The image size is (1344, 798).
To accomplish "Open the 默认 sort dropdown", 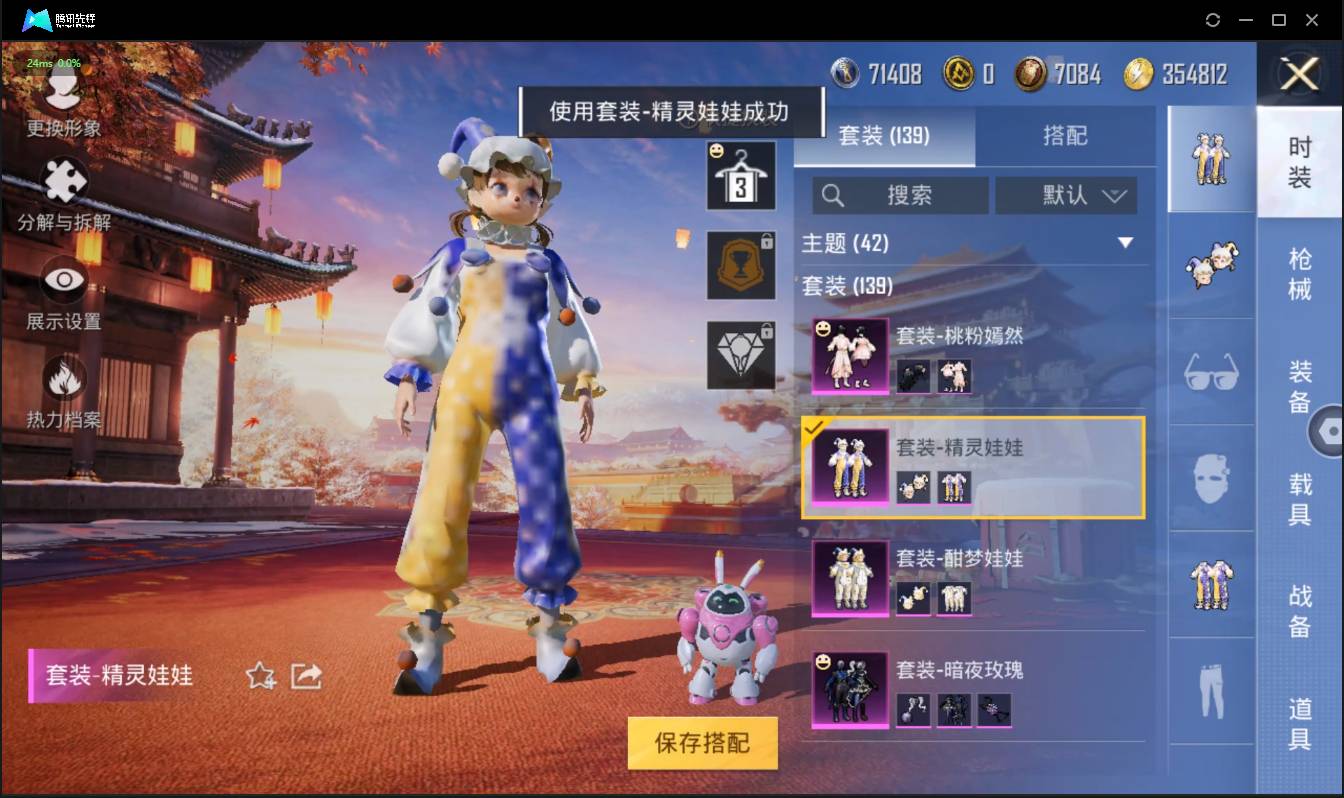I will [x=1067, y=195].
